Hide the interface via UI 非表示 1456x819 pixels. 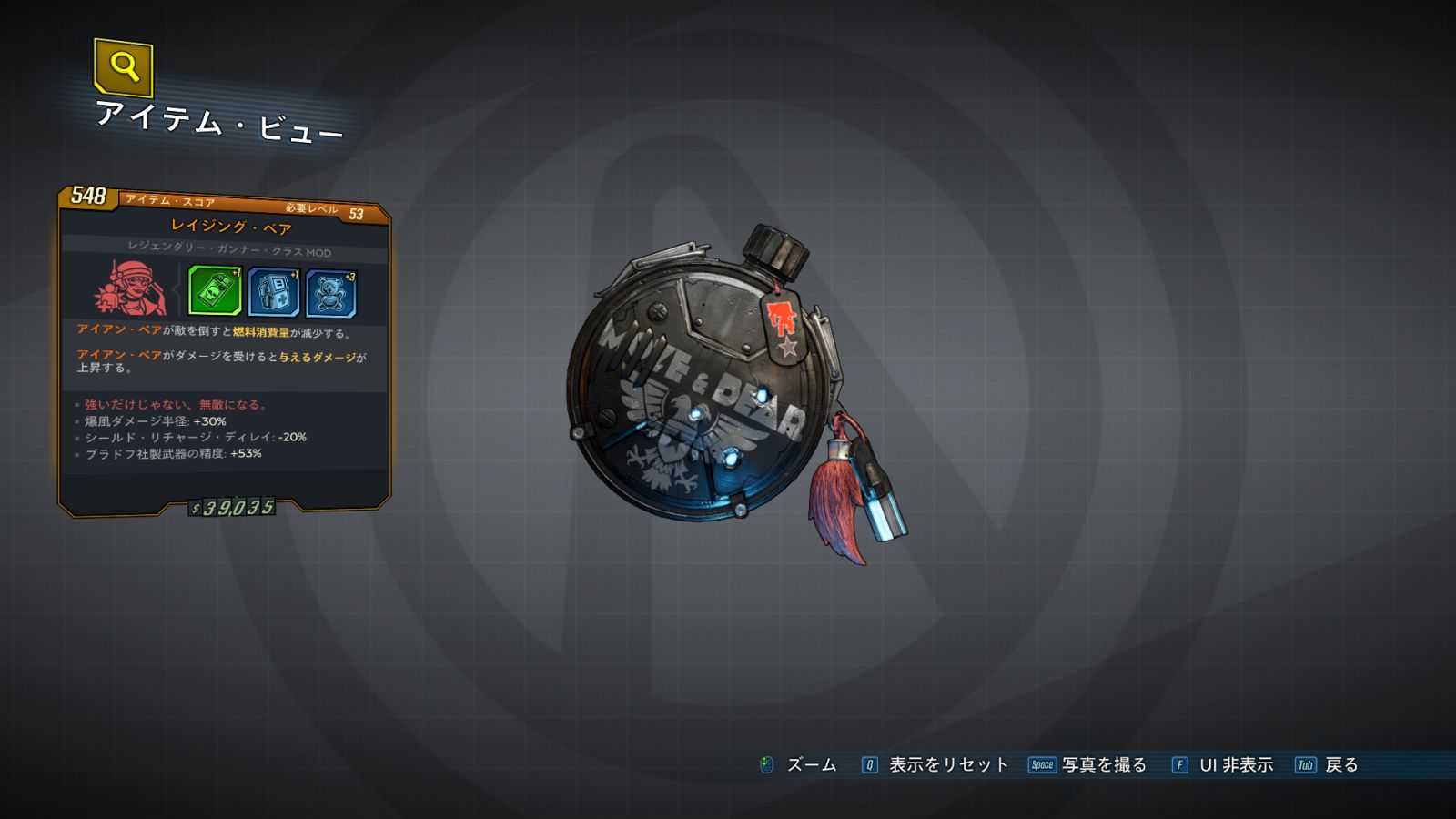click(1235, 765)
